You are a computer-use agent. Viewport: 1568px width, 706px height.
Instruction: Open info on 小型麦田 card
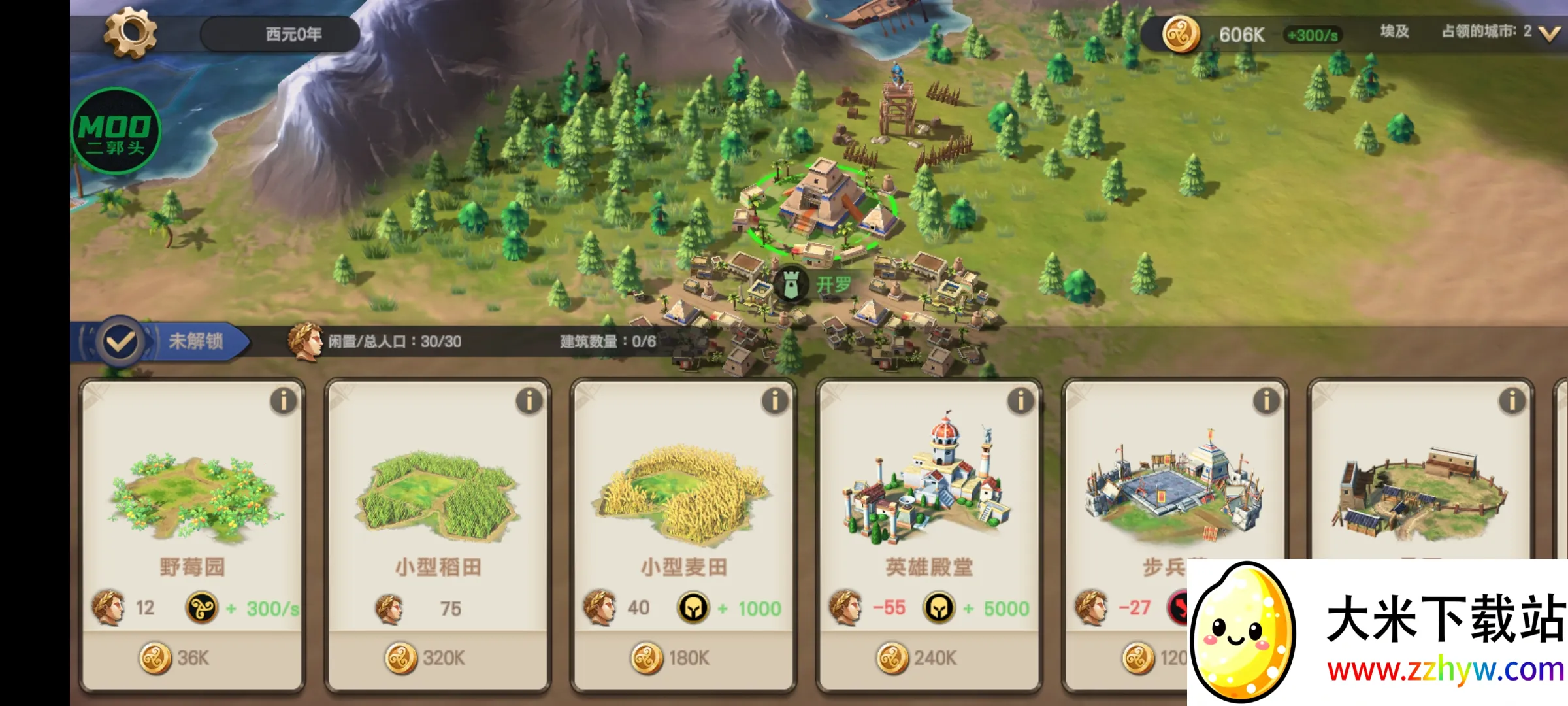coord(775,401)
